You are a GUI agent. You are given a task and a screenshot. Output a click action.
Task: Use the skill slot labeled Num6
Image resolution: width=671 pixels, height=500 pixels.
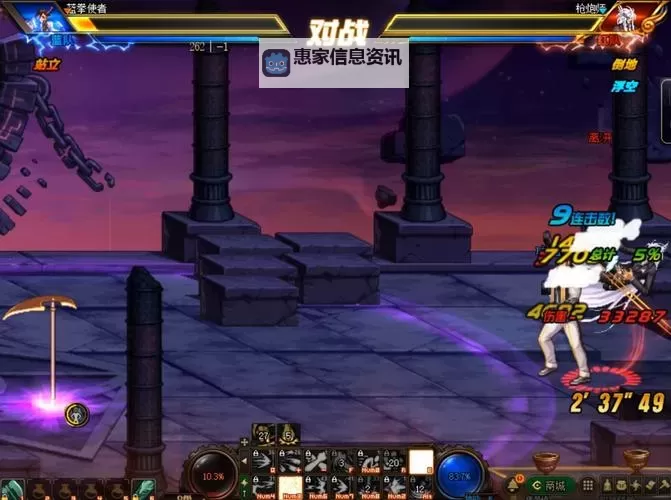click(316, 487)
